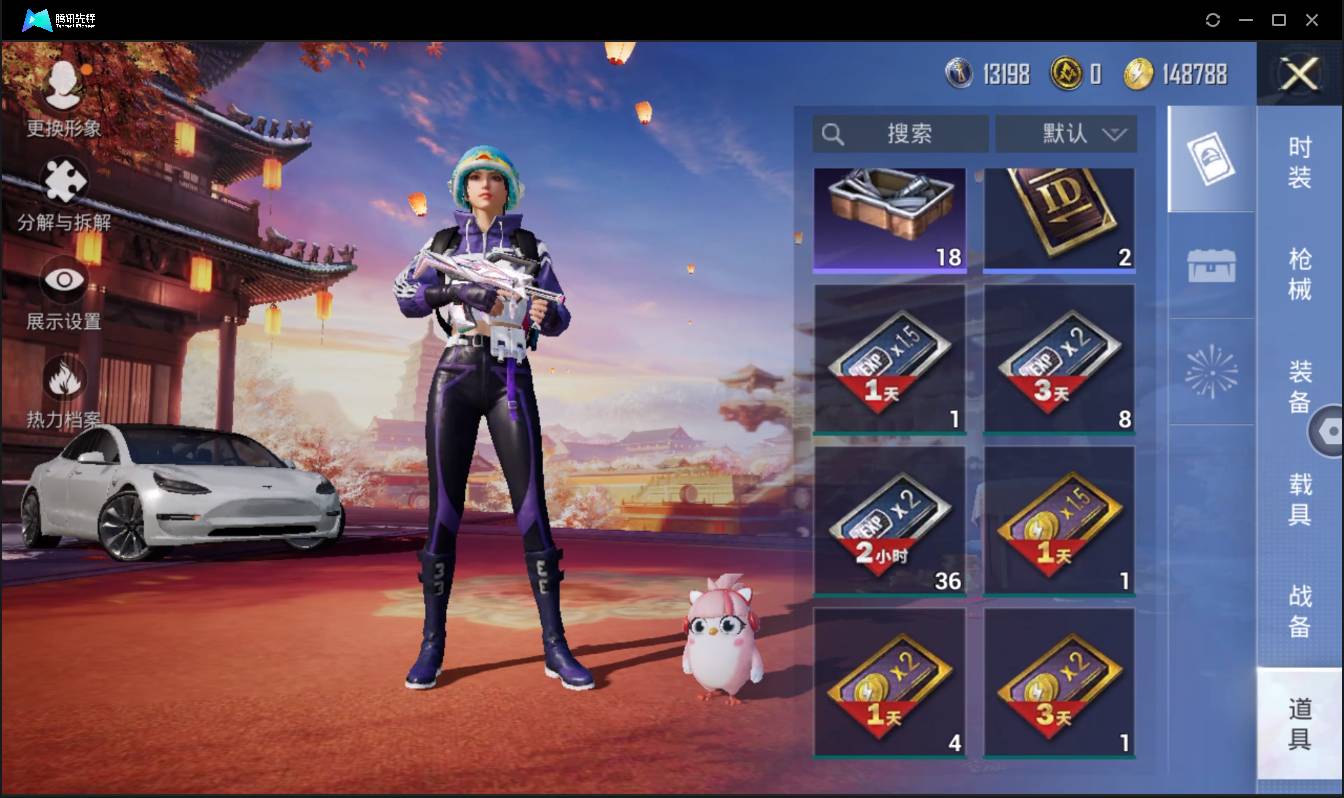Click the 搜索 search box

(900, 134)
